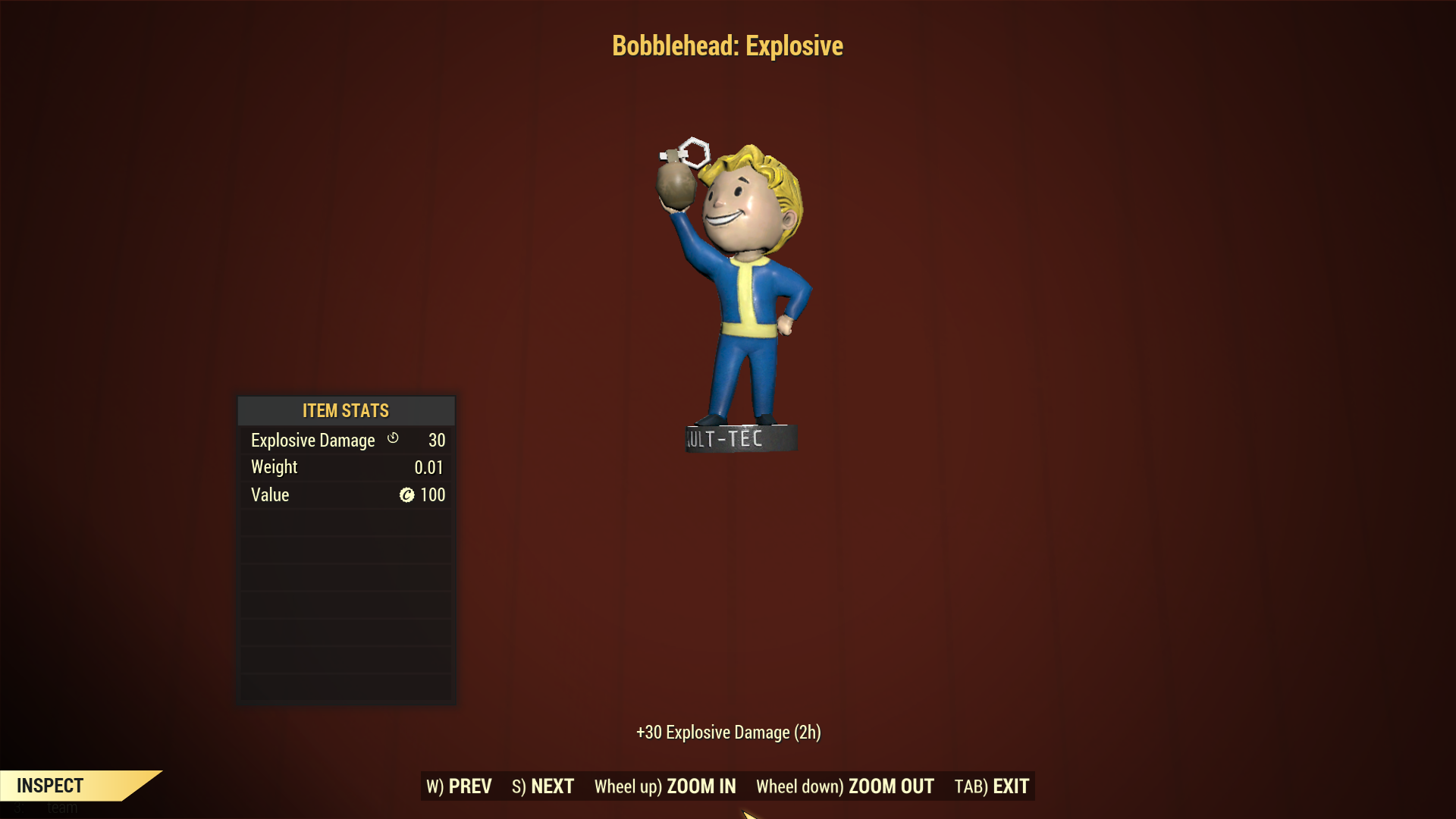Click the grenade pin ring icon

tap(695, 149)
